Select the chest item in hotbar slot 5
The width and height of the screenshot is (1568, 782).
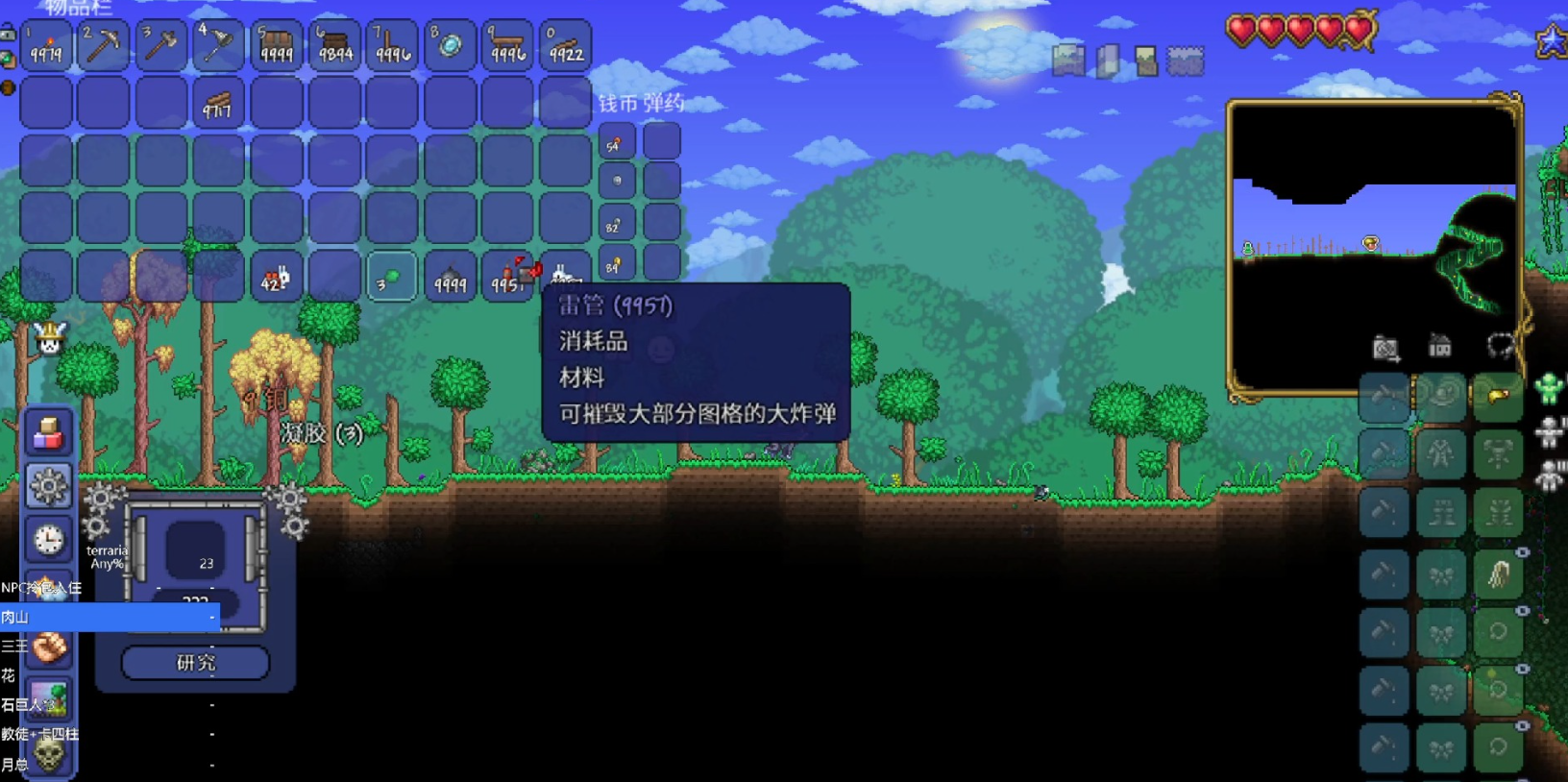[277, 43]
